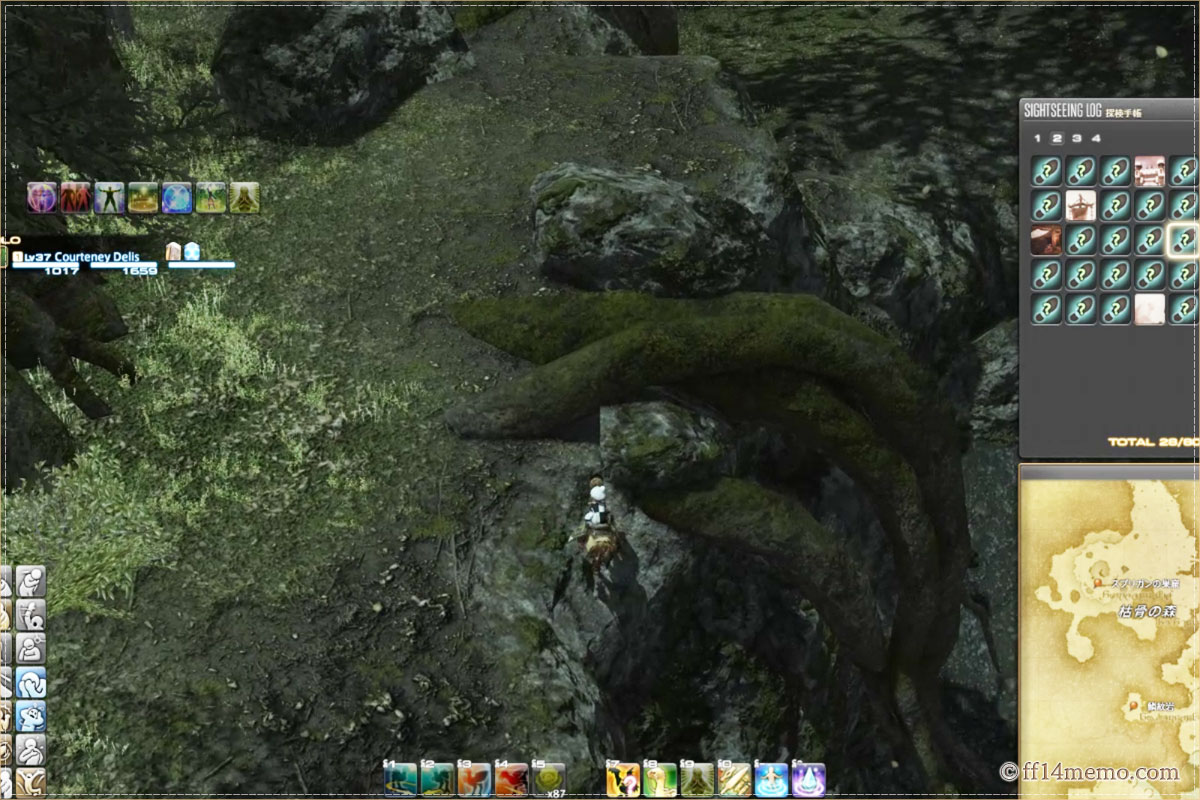Screen dimensions: 1200x800
Task: Open Sightseeing Log page 3
Action: 1076,138
